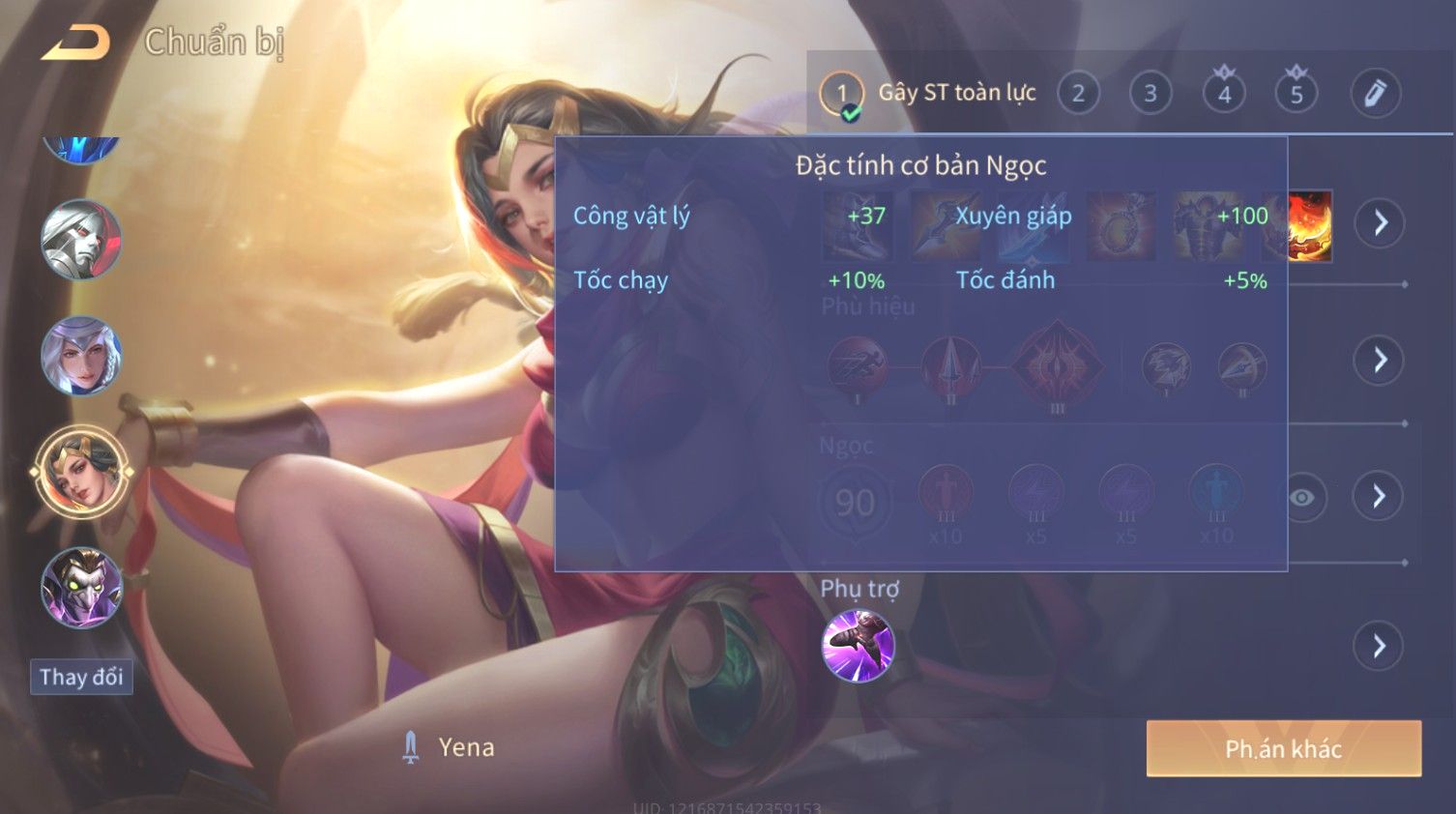
Task: Open the Phụ trợ section arrow
Action: coord(1379,646)
